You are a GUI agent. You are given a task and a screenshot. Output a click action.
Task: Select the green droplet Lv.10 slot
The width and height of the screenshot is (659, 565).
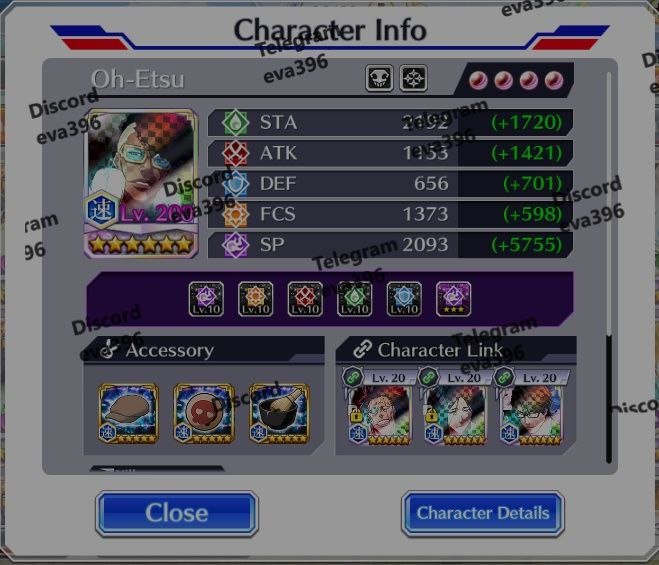355,298
